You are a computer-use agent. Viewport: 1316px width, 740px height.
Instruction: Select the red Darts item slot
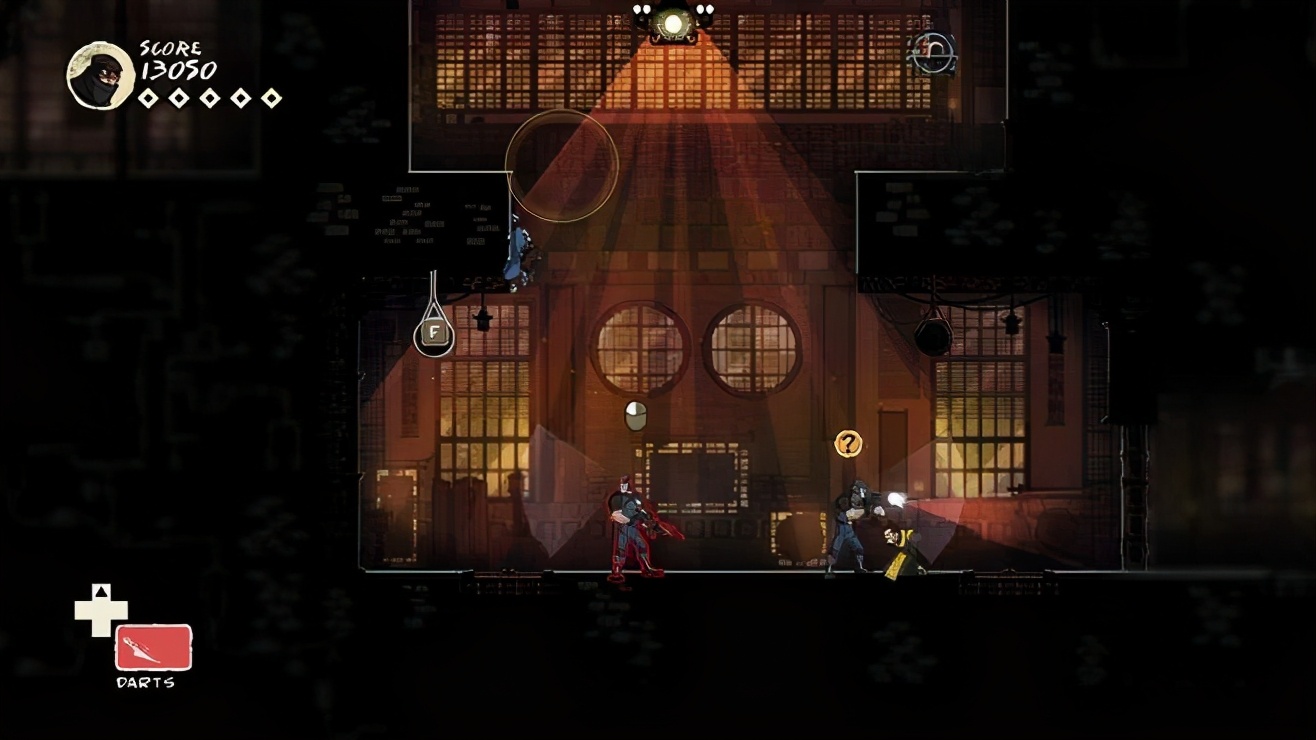click(153, 647)
